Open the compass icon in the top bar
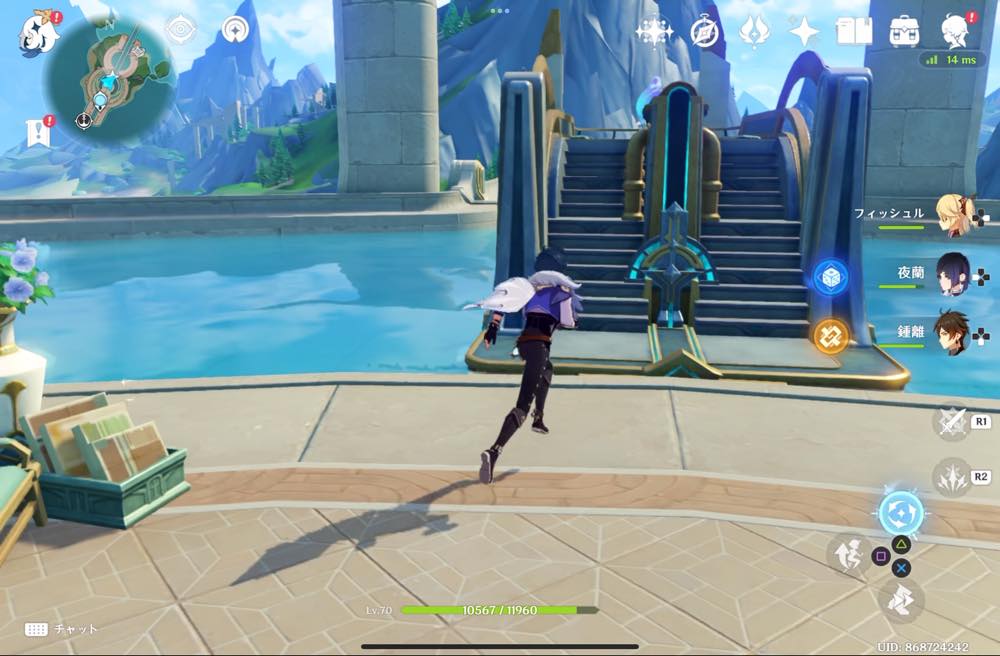This screenshot has height=656, width=1000. coord(705,32)
